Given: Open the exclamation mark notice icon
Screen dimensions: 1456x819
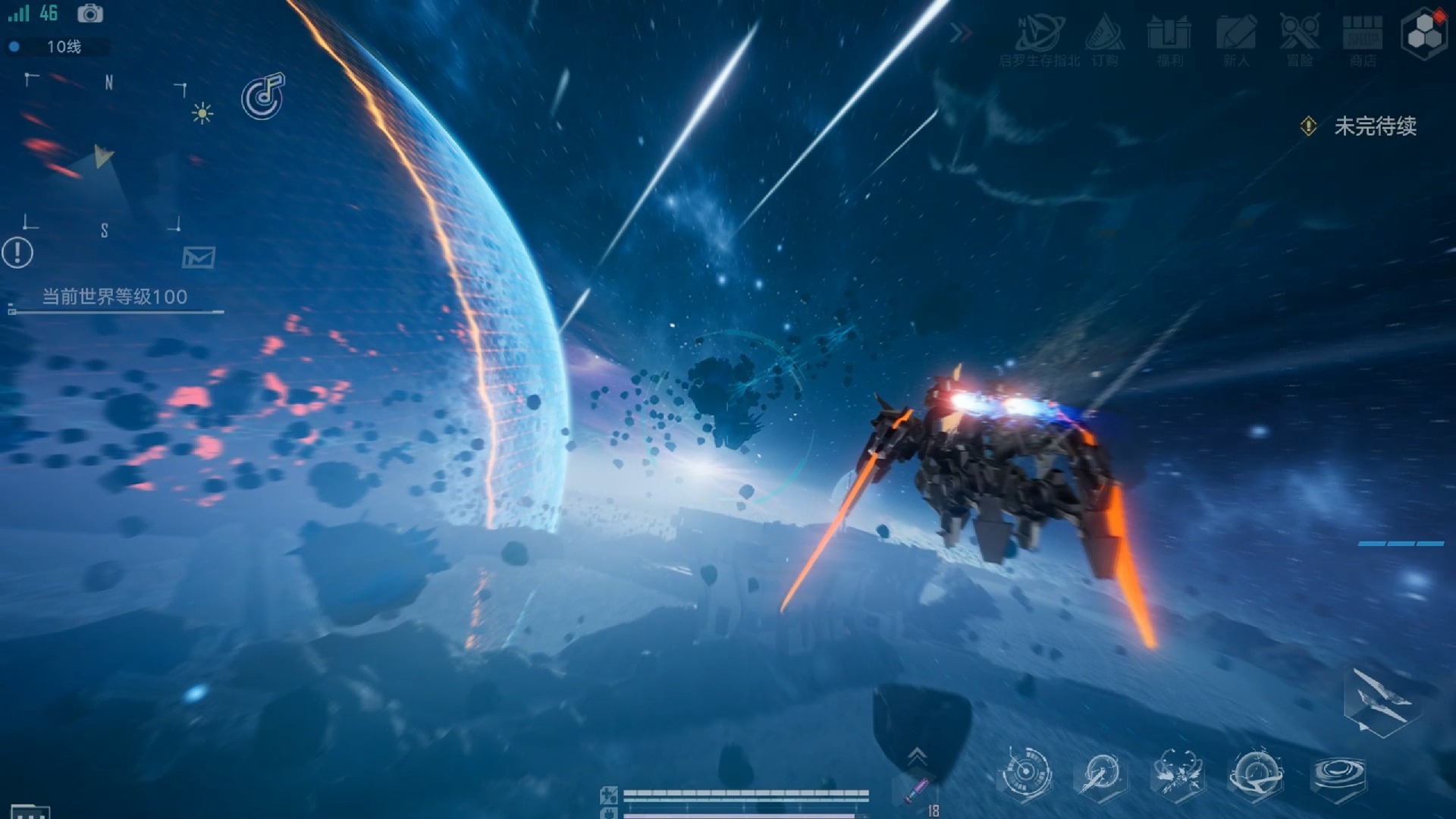Looking at the screenshot, I should tap(17, 253).
